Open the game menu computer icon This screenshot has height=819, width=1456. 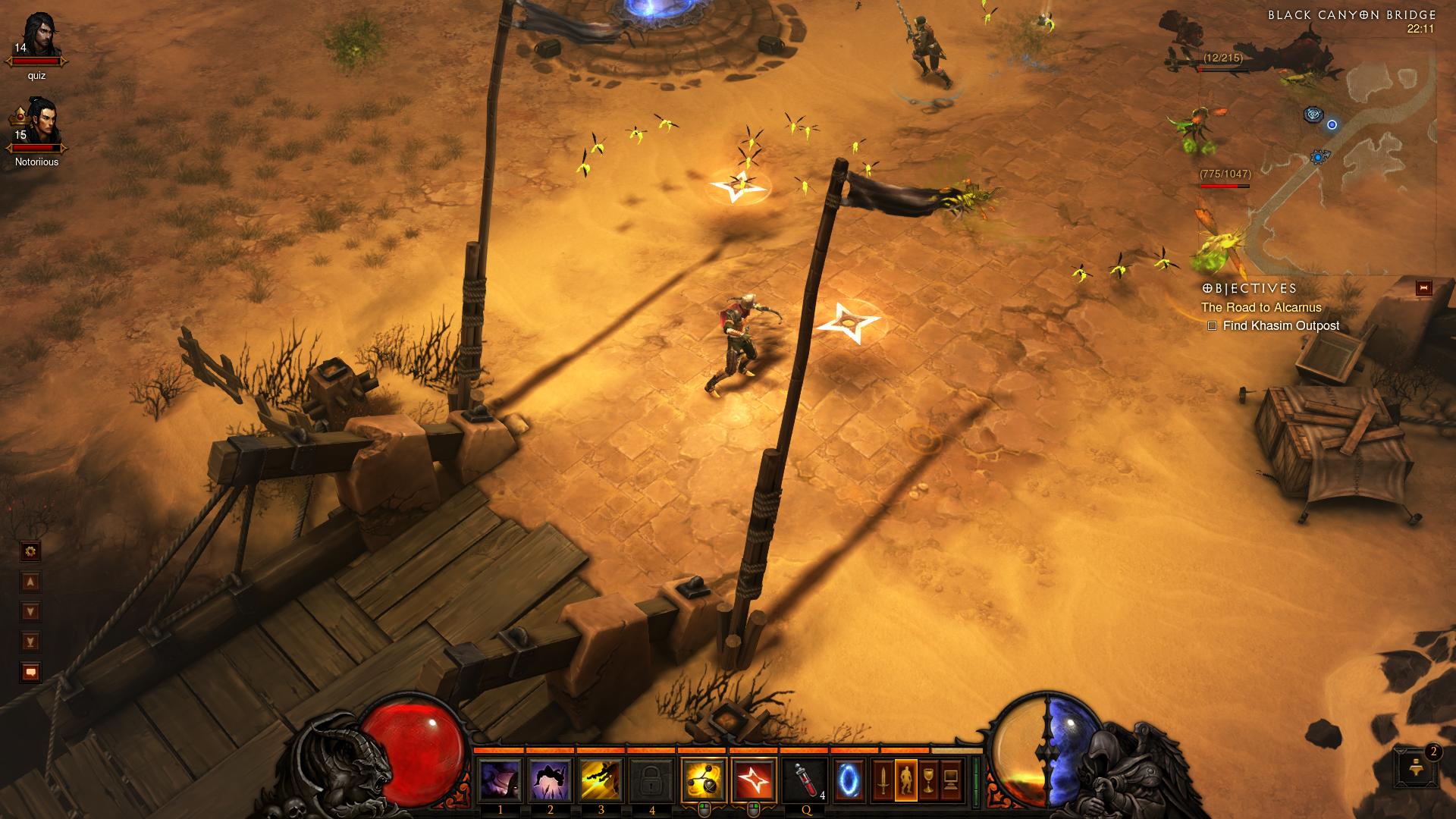click(951, 780)
